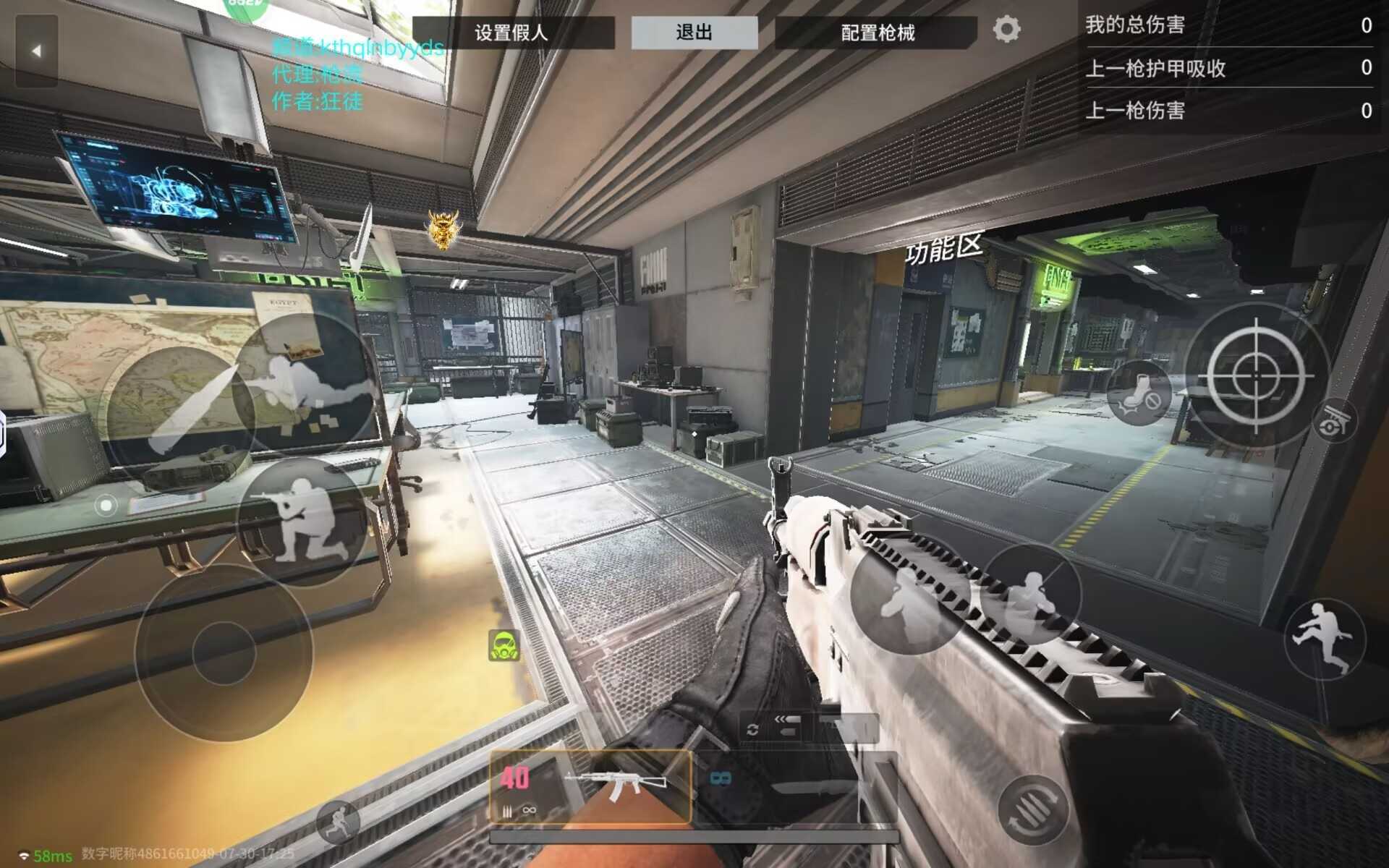The width and height of the screenshot is (1389, 868).
Task: Toggle the camera view eye icon
Action: [1335, 422]
